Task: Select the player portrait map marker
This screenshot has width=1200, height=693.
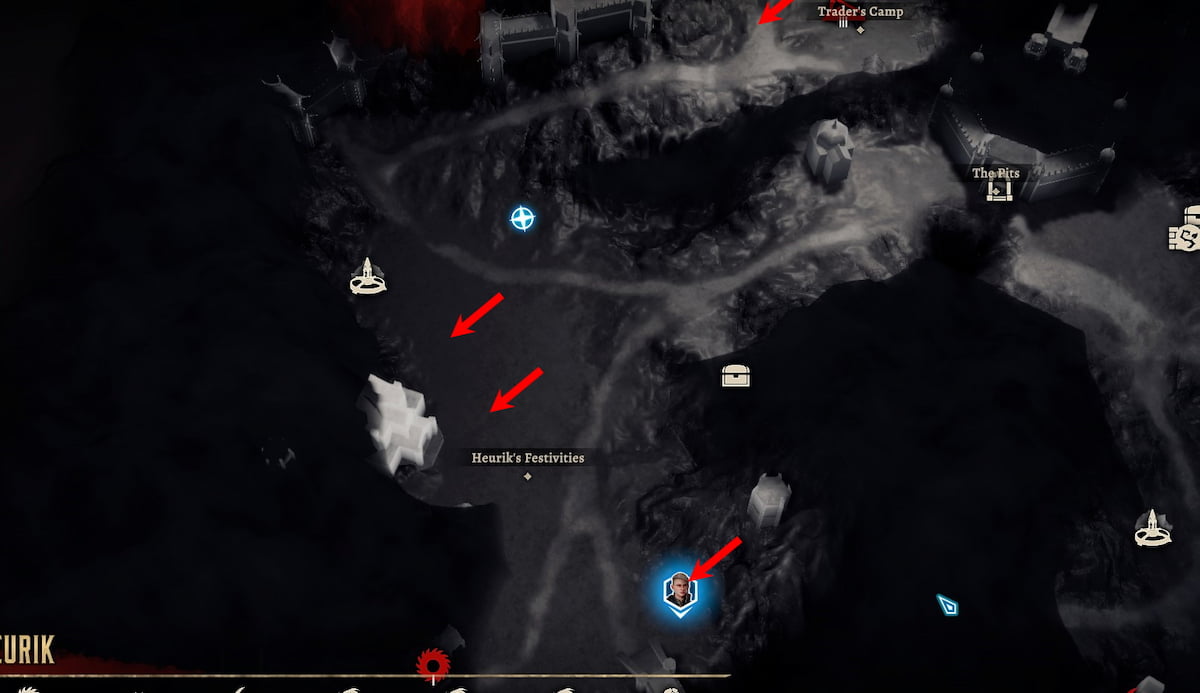Action: 679,590
